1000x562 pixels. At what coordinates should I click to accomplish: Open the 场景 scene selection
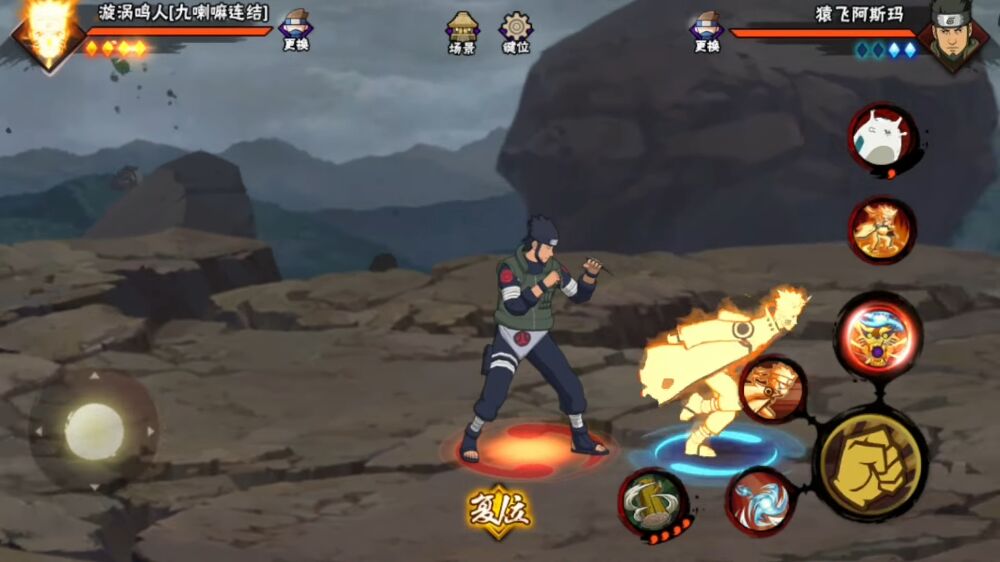(462, 32)
